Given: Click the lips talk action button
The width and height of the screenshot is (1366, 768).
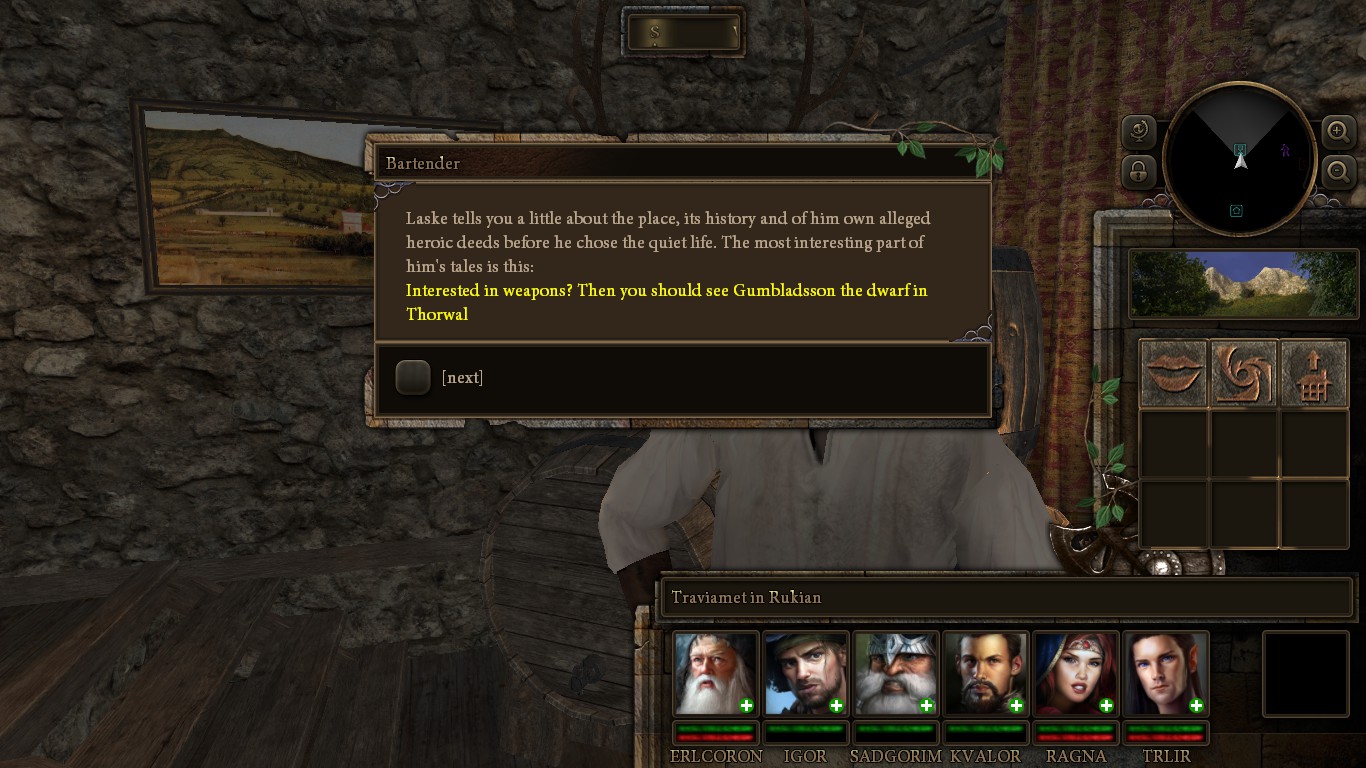Looking at the screenshot, I should click(x=1174, y=373).
